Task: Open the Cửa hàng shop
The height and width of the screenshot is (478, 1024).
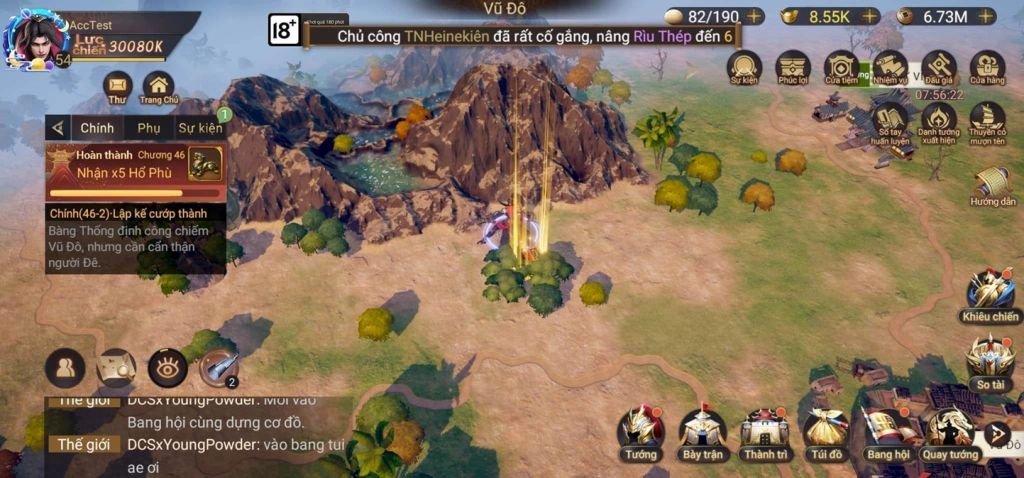Action: tap(987, 67)
